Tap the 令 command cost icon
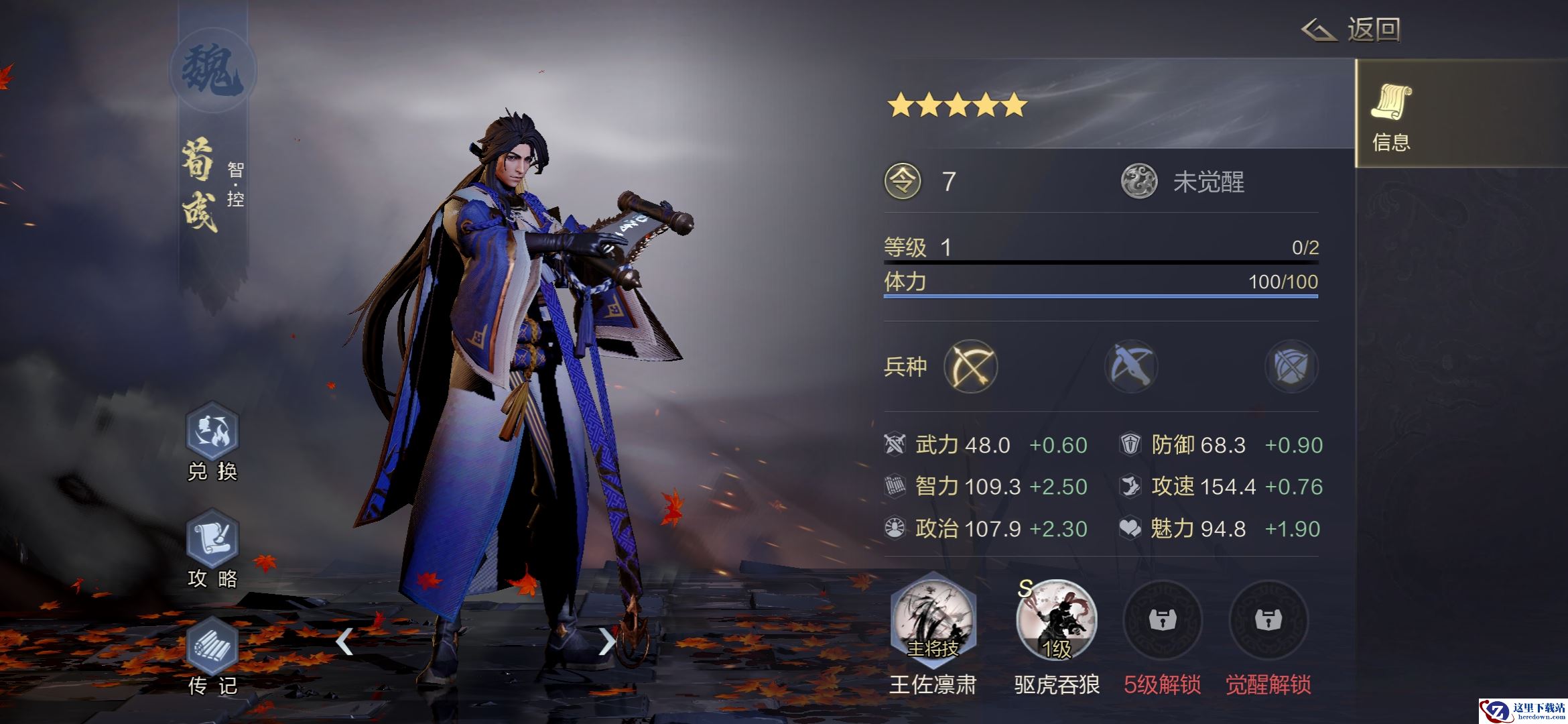Screen dimensions: 1568x724 pos(903,182)
